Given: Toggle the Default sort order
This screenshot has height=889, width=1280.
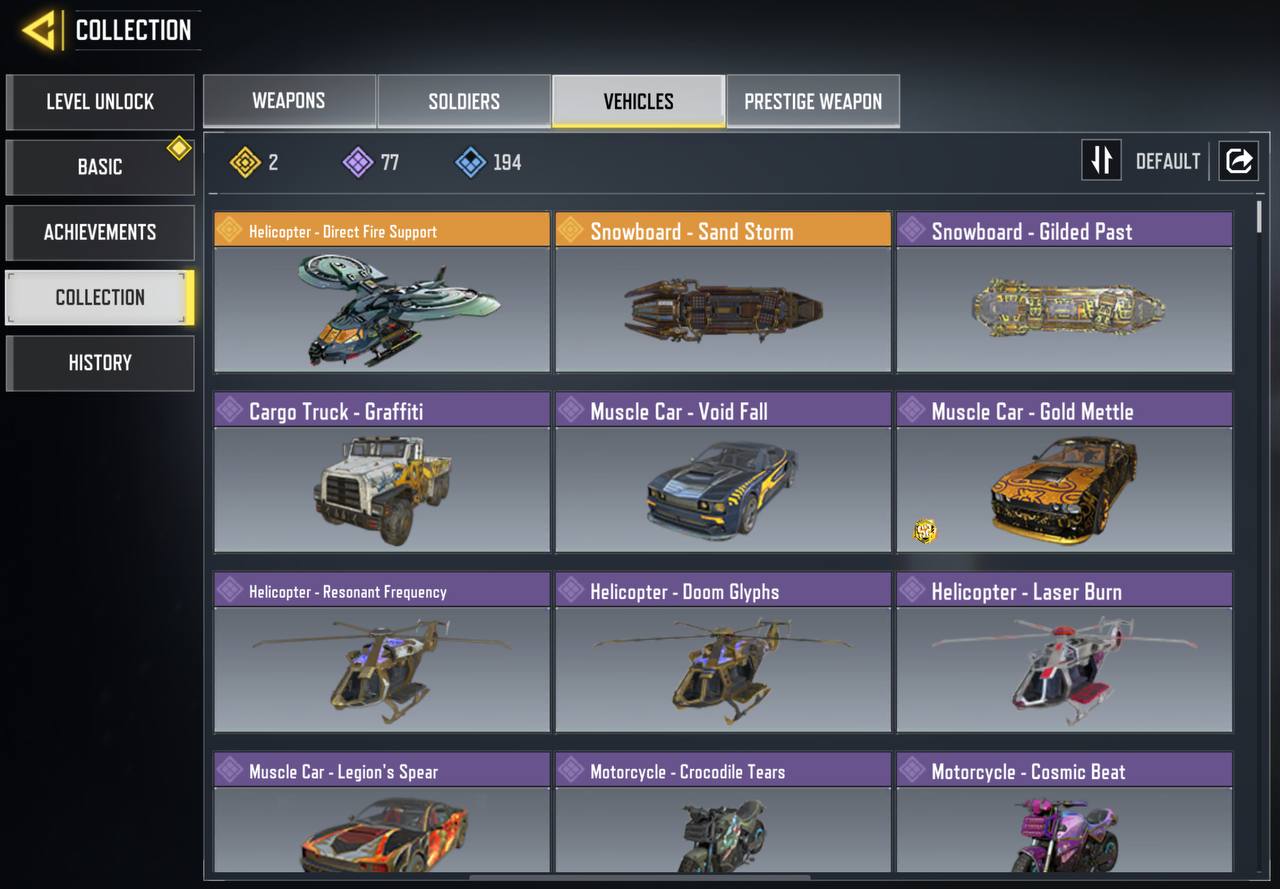Looking at the screenshot, I should (1102, 161).
